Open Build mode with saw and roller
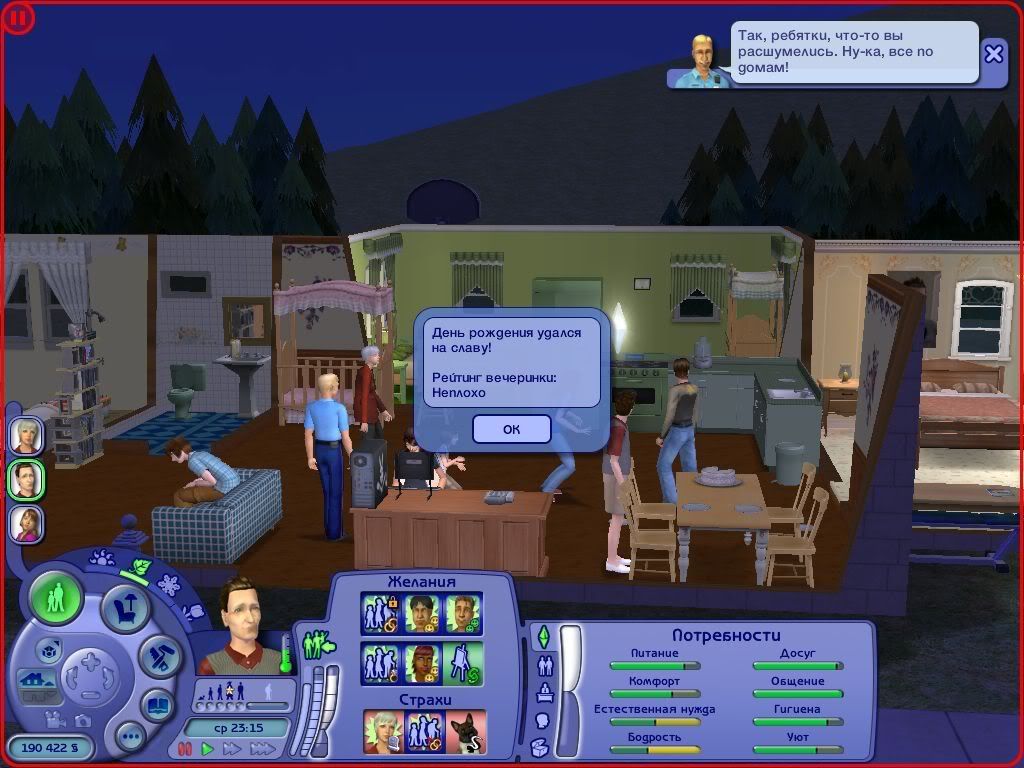This screenshot has height=768, width=1024. [158, 656]
